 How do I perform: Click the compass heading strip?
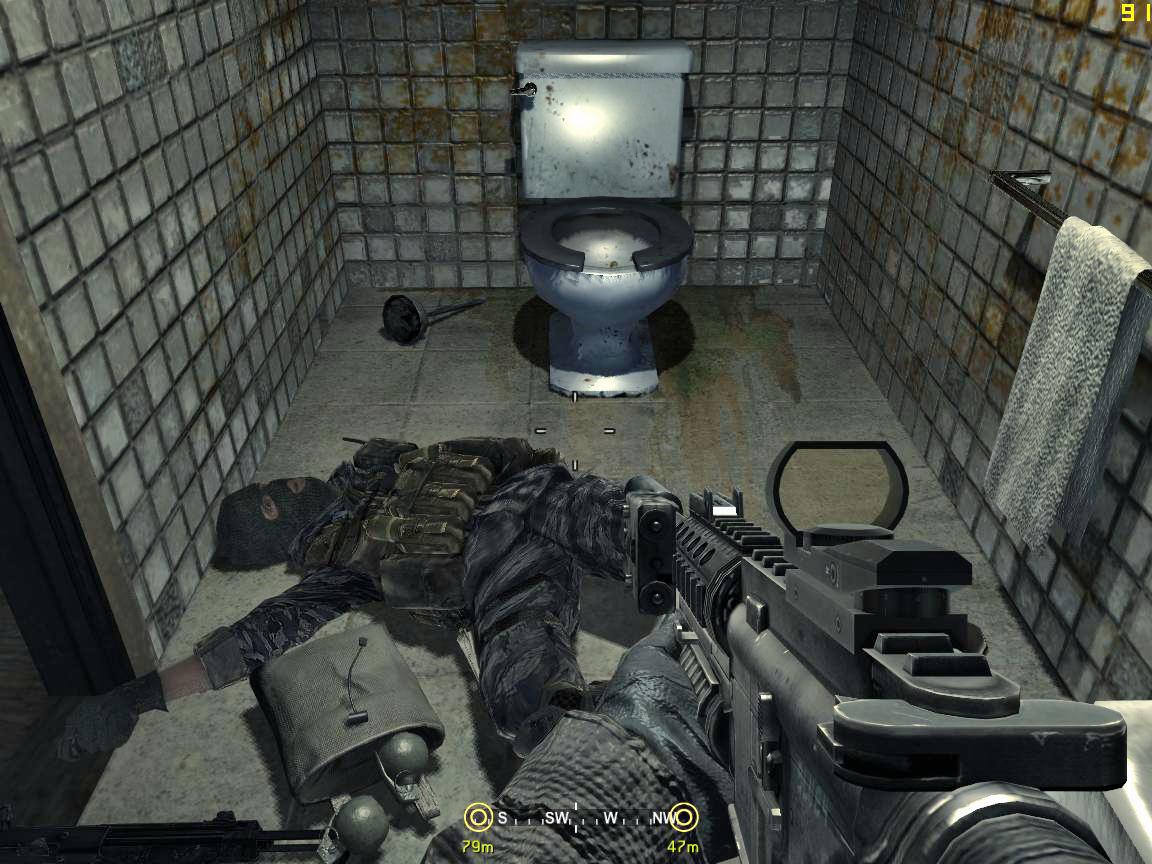tap(581, 818)
